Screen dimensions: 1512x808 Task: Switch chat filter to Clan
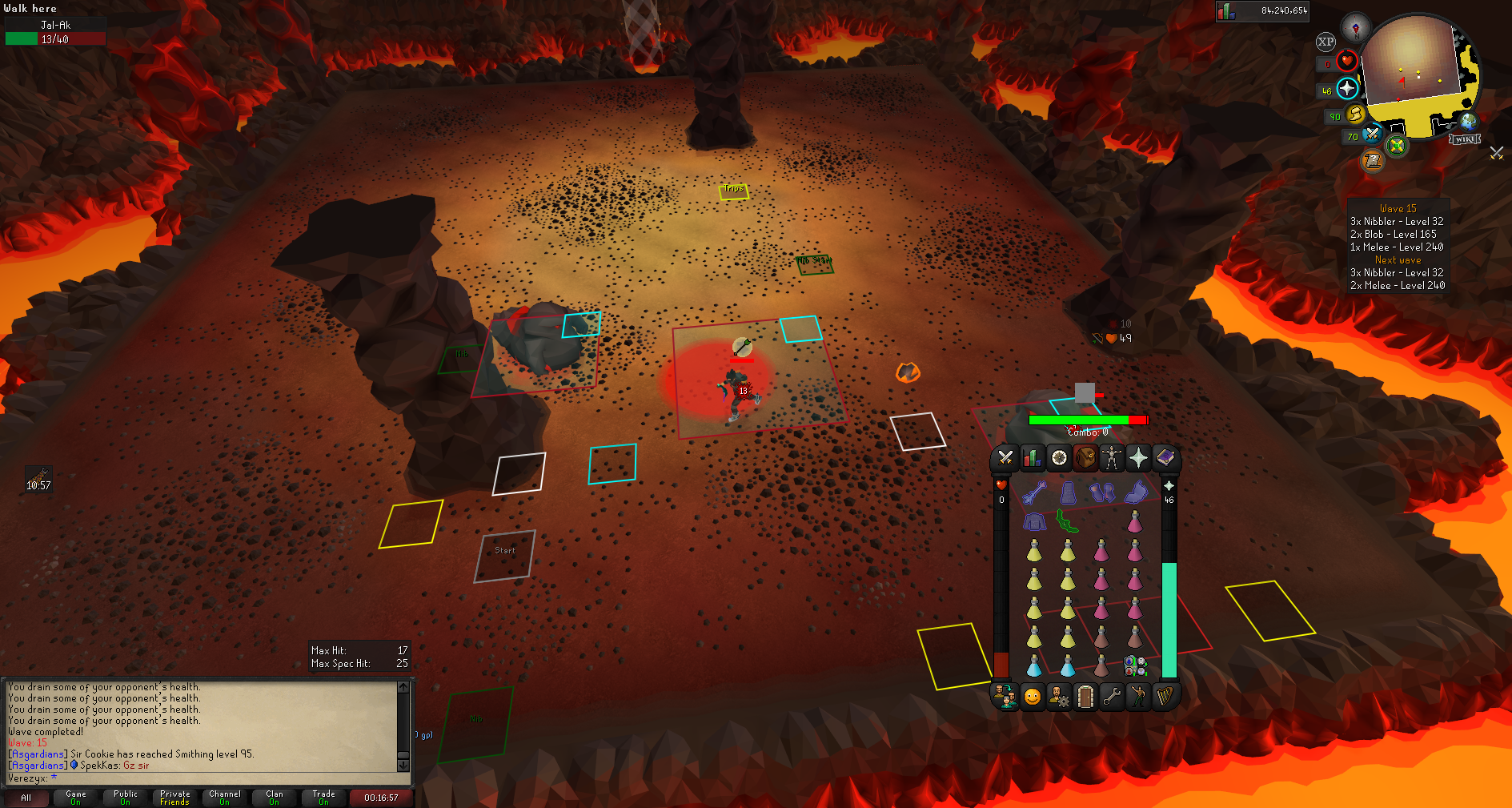click(x=274, y=798)
